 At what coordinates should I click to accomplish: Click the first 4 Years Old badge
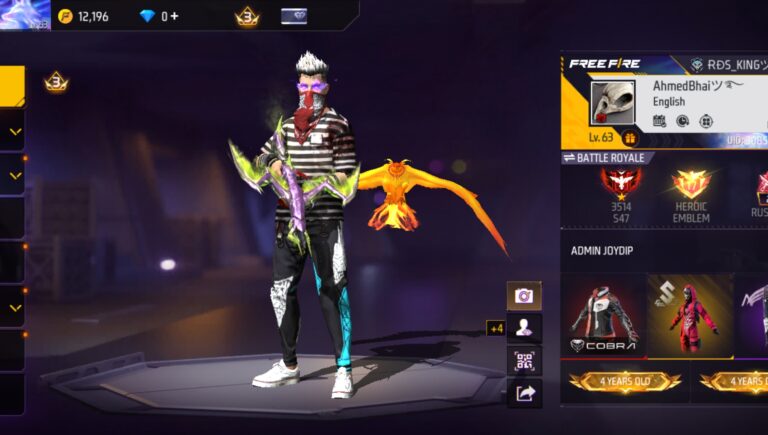point(625,382)
